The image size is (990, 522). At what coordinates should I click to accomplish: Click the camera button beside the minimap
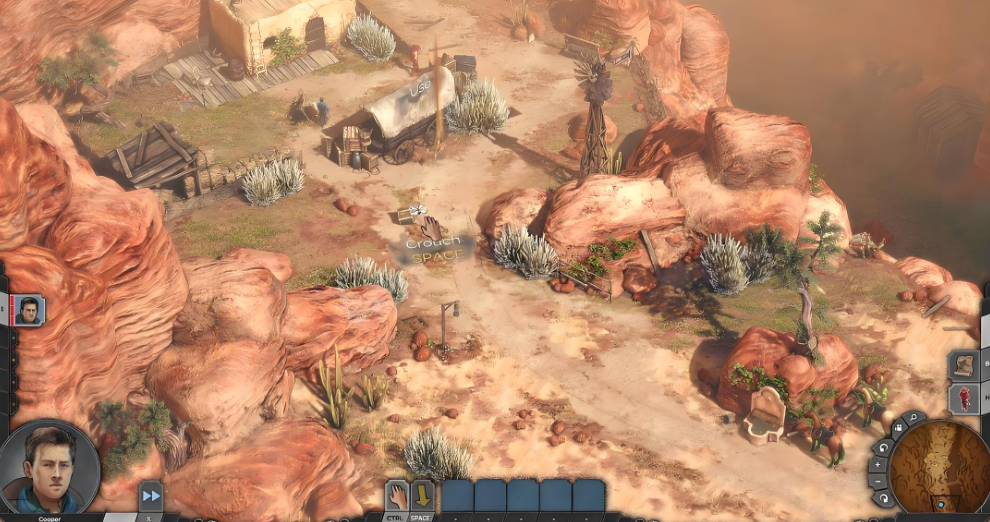click(x=897, y=428)
